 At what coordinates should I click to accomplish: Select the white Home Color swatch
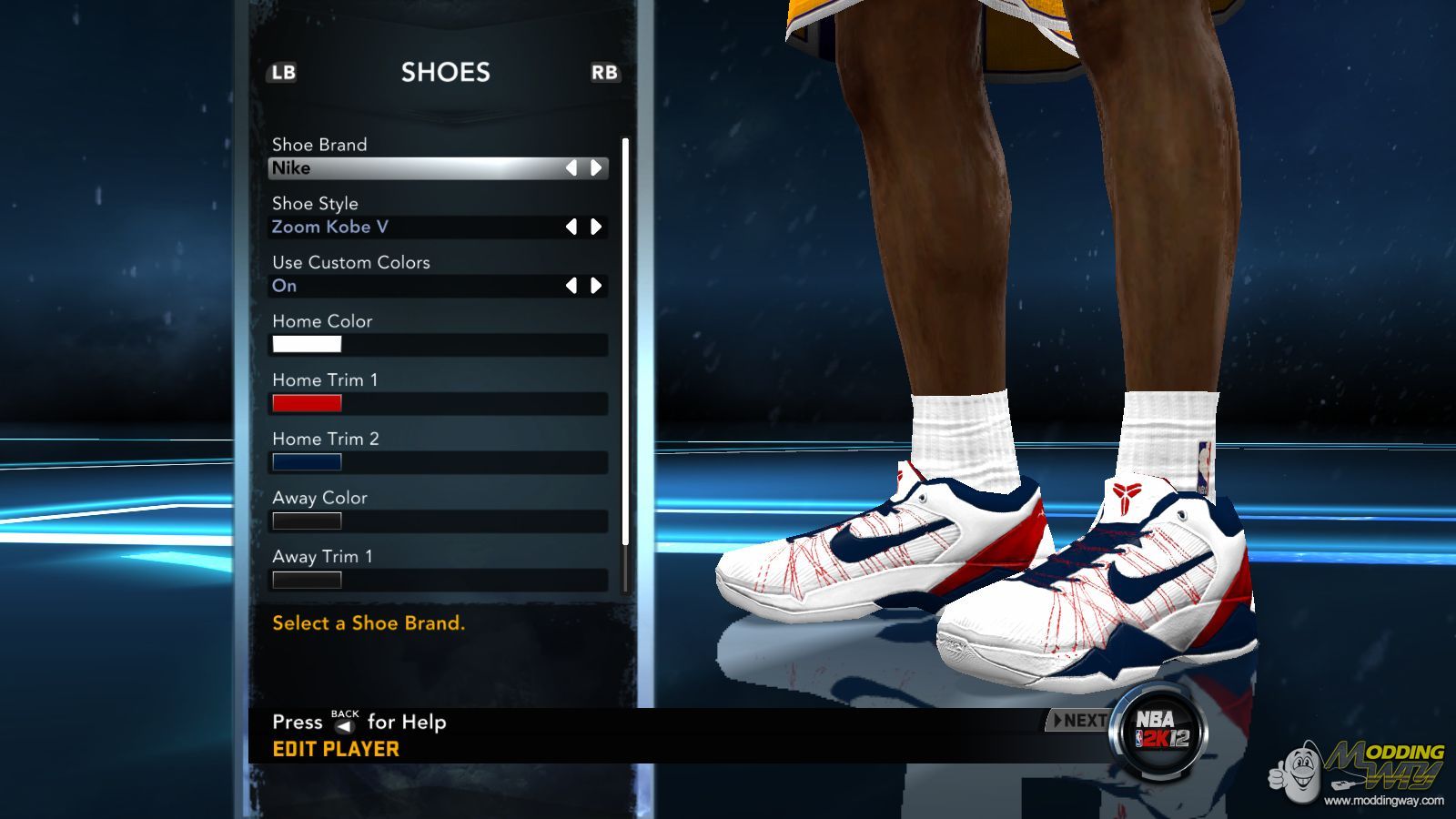click(x=307, y=344)
